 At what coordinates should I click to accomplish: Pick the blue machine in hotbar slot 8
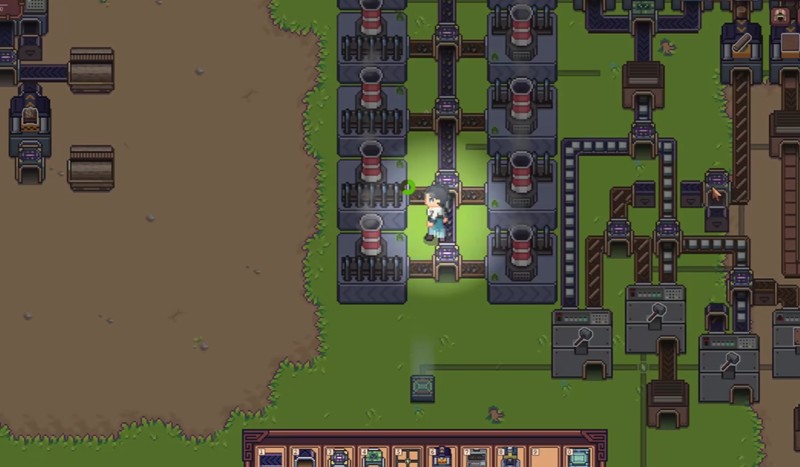(x=510, y=457)
